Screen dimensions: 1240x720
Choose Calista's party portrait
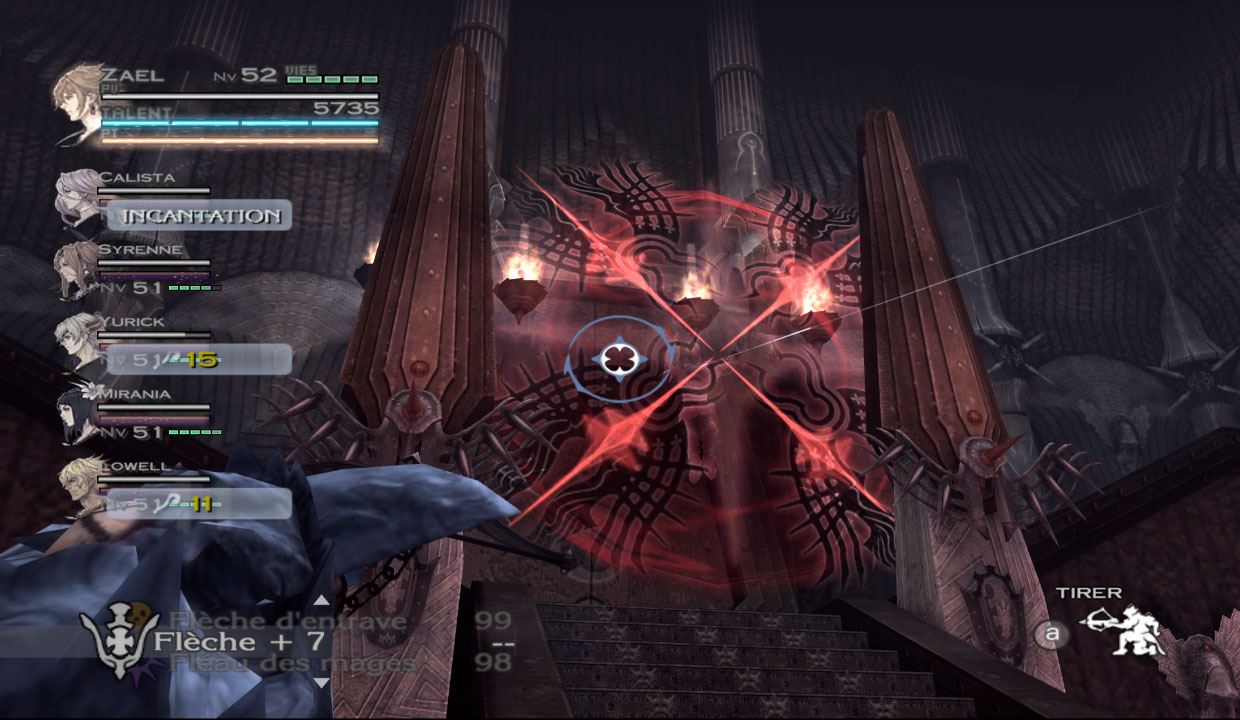pyautogui.click(x=77, y=200)
